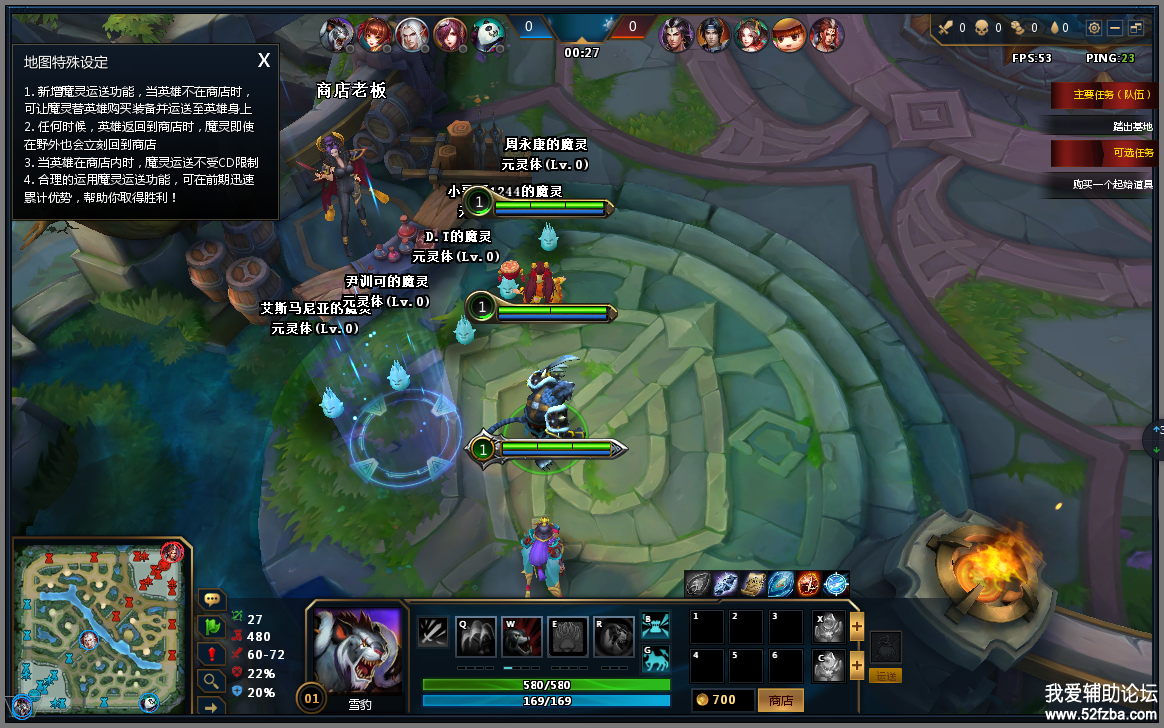
Task: Minimize the game window
Action: tap(1115, 28)
